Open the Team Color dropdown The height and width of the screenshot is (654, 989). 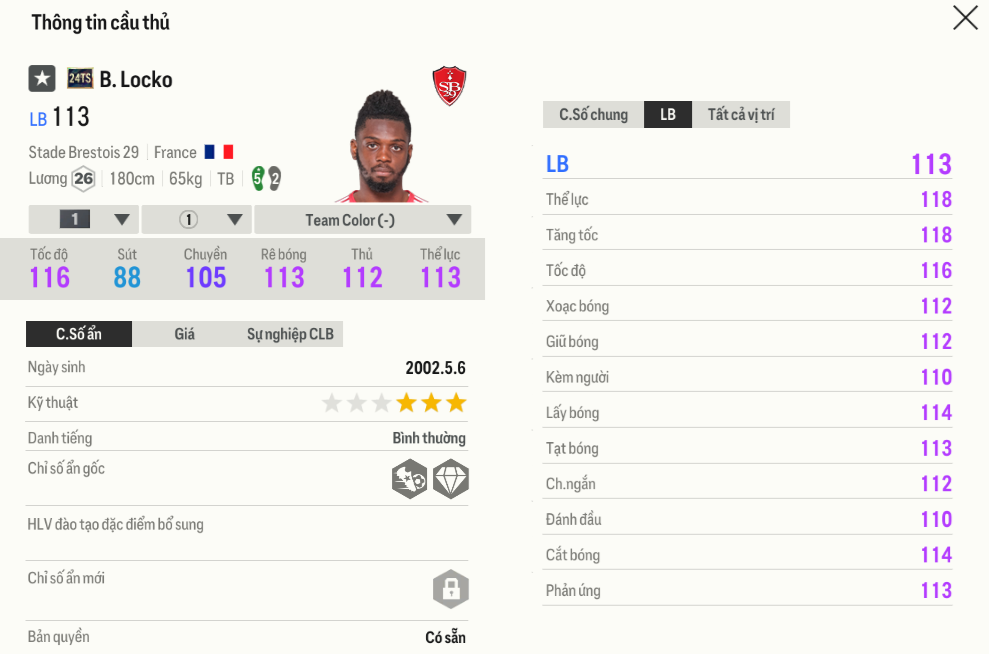coord(363,220)
